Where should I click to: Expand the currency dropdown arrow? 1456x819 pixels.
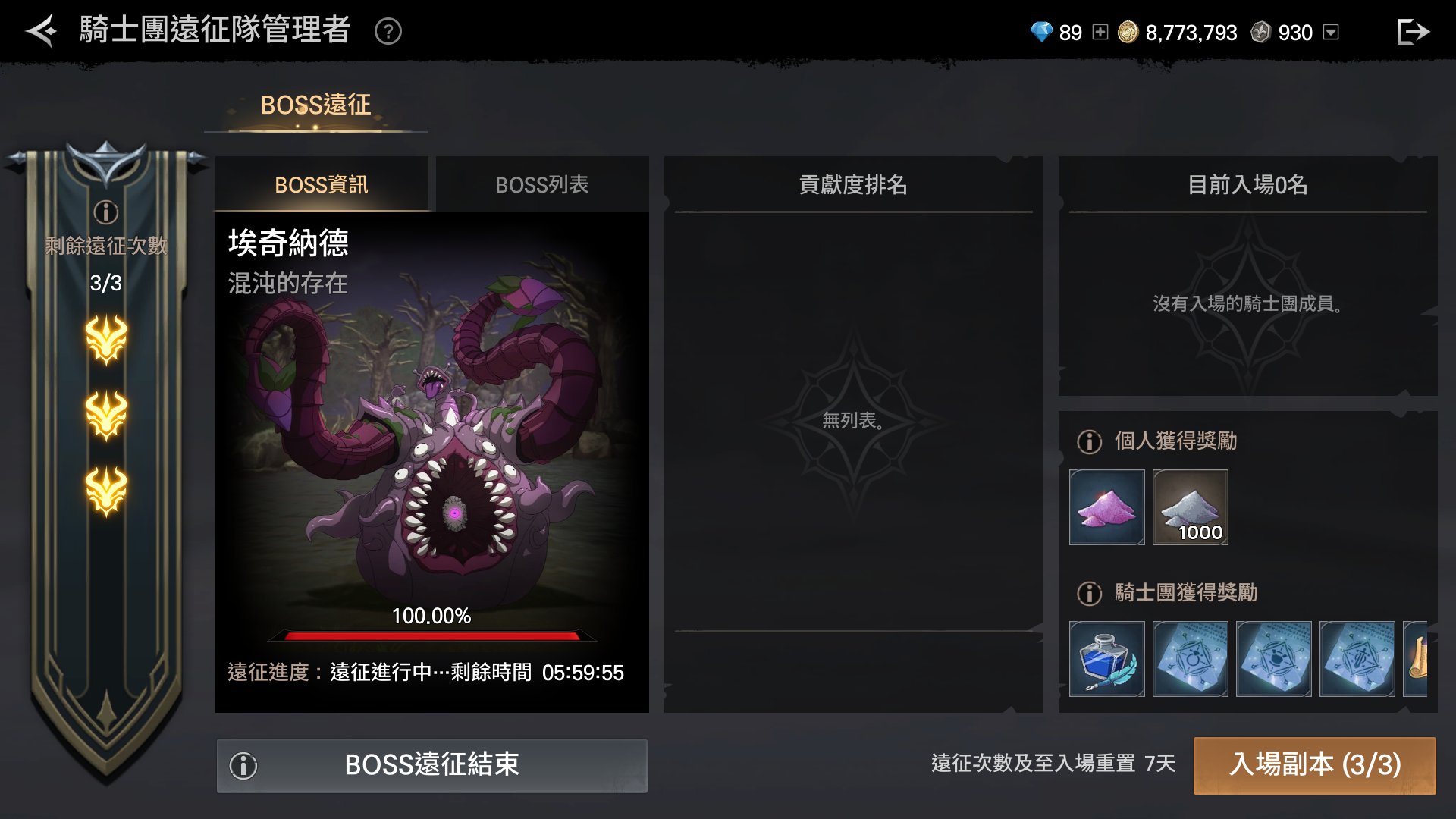point(1331,32)
